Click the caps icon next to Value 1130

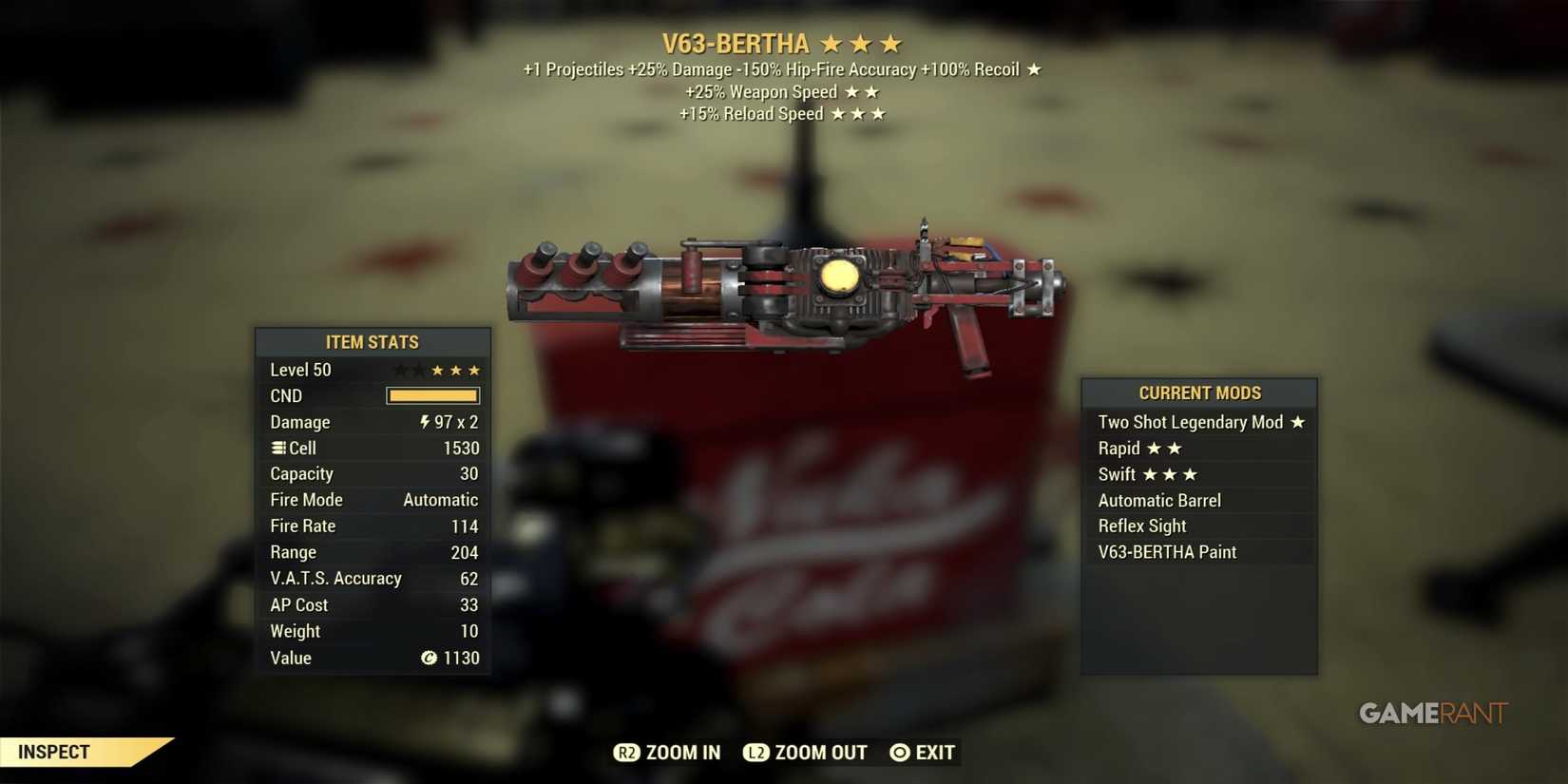click(429, 658)
